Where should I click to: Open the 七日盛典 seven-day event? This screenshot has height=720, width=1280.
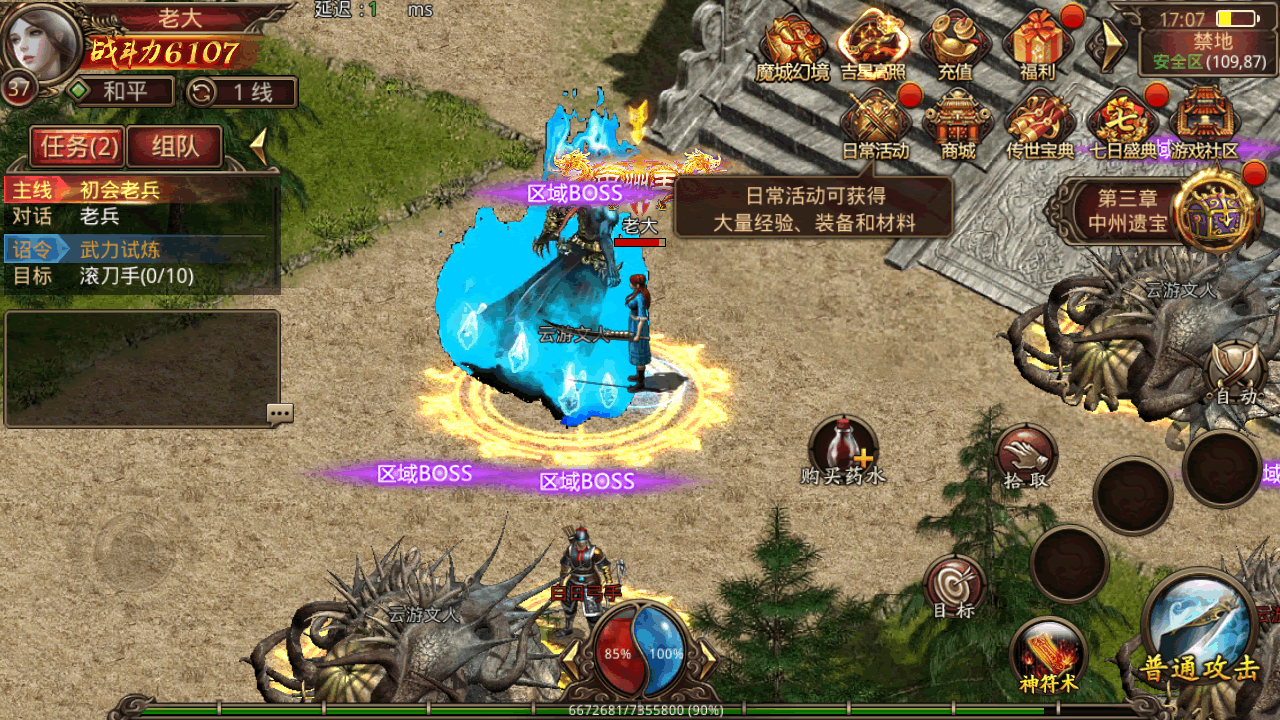coord(1122,121)
